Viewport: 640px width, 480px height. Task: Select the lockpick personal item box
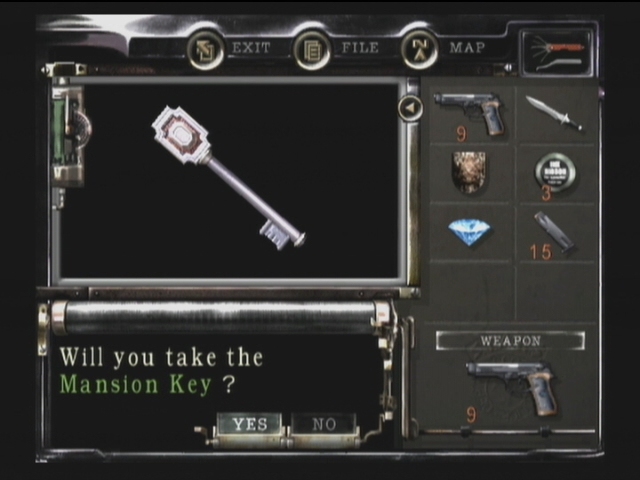[556, 52]
